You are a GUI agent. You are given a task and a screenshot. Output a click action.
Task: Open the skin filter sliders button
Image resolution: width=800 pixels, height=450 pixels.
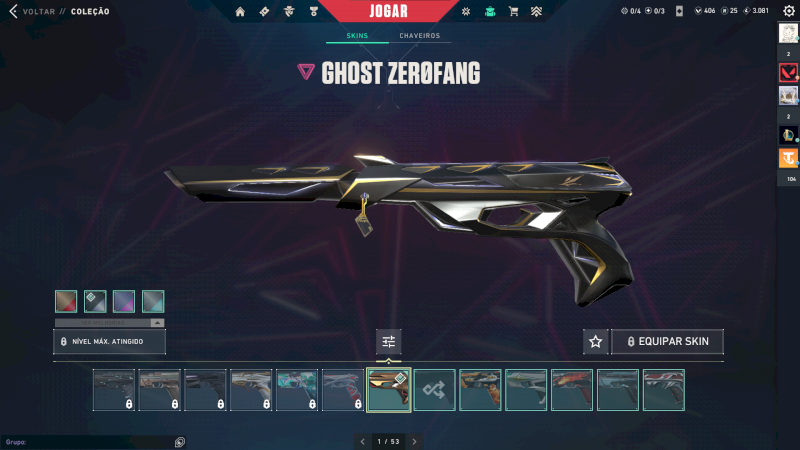coord(389,342)
